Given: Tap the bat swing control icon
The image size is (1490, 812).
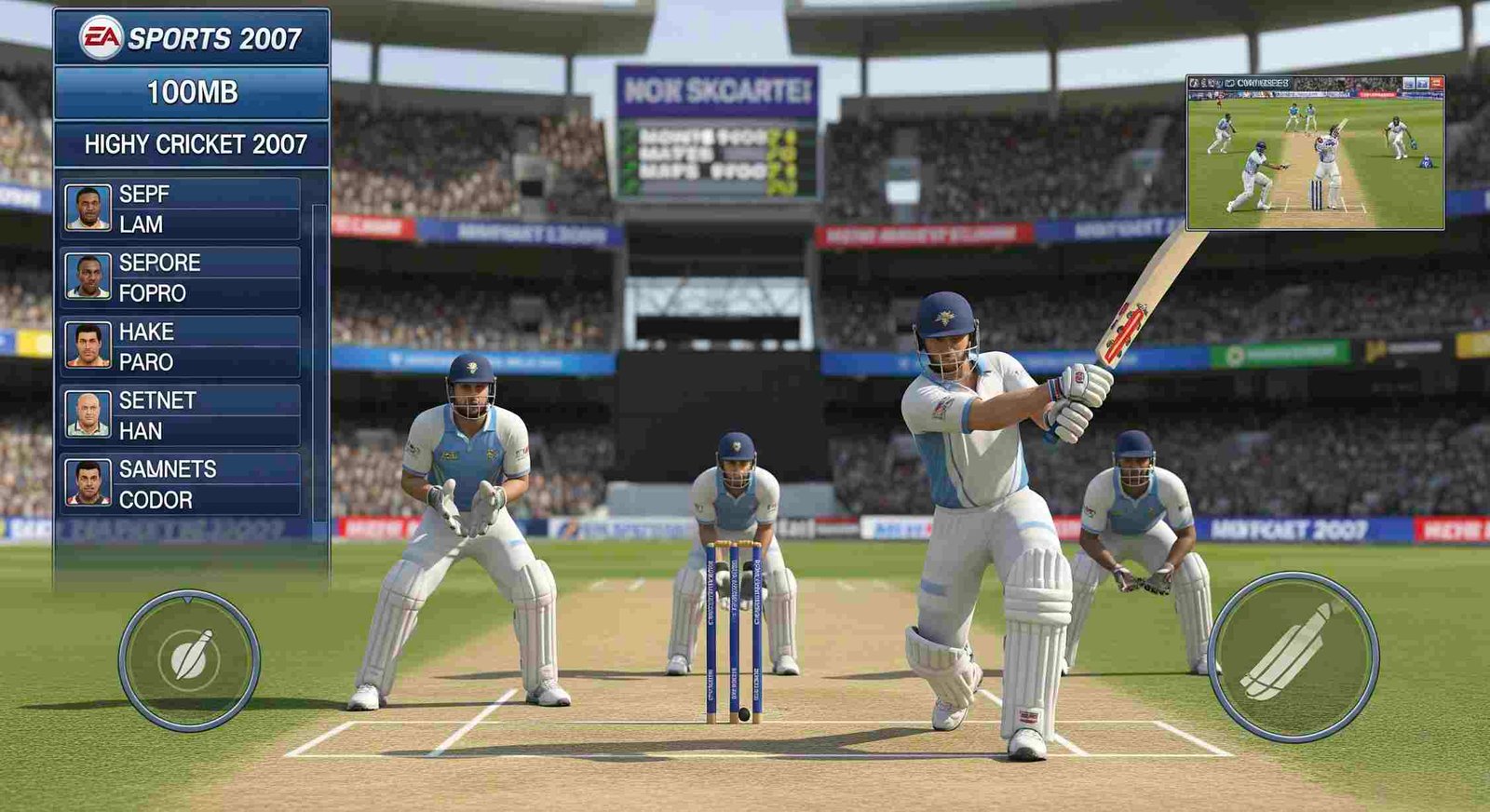Looking at the screenshot, I should click(x=1296, y=652).
